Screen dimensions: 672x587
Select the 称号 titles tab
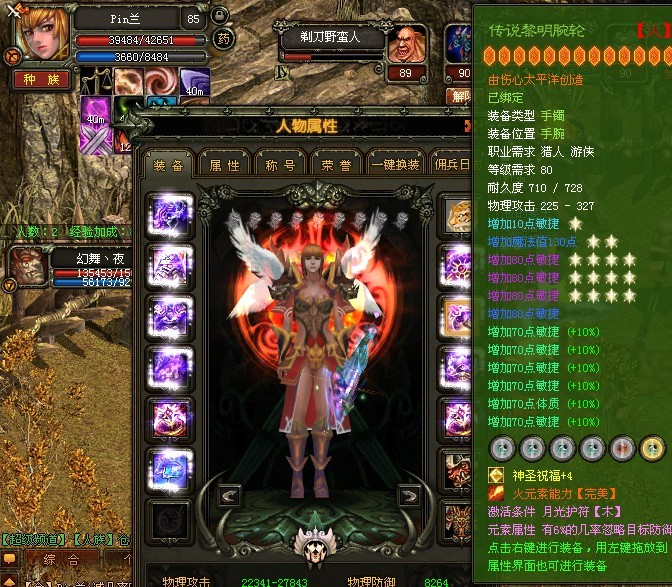click(280, 165)
